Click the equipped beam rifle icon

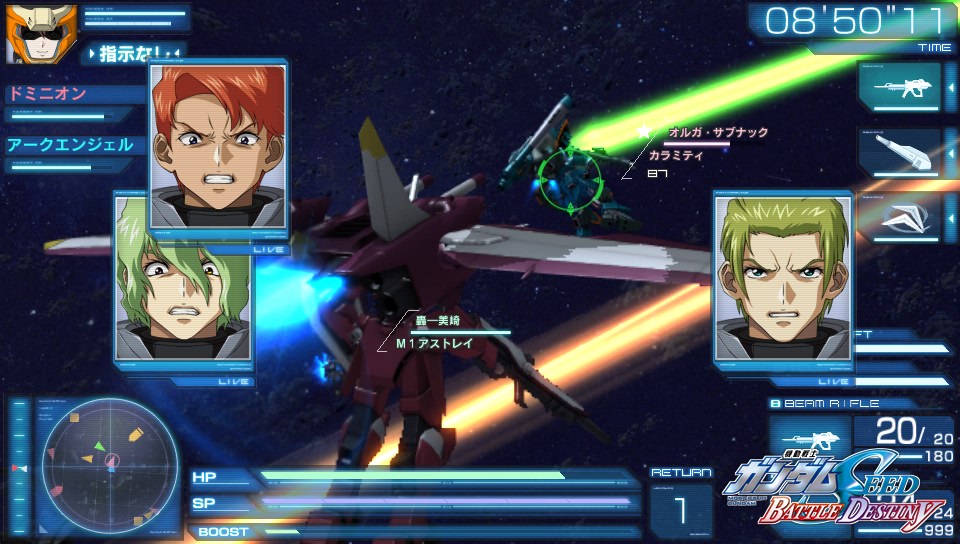(809, 440)
